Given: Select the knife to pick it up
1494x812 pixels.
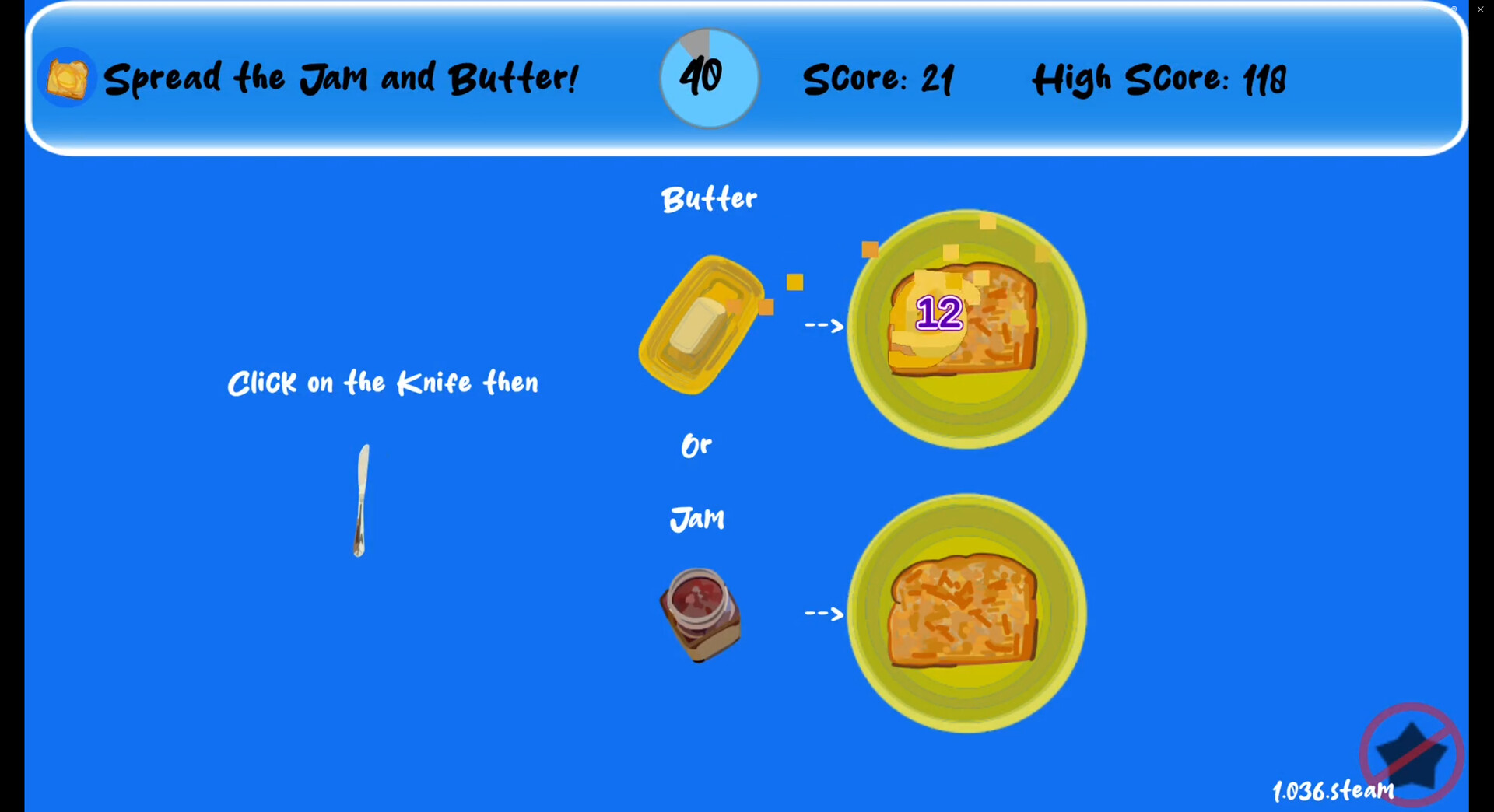Looking at the screenshot, I should coord(362,498).
